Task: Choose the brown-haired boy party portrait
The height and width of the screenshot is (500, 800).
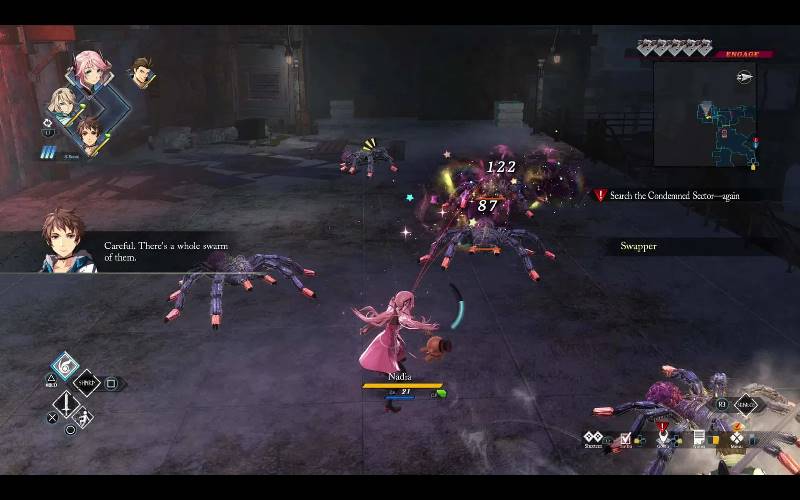Action: point(88,133)
